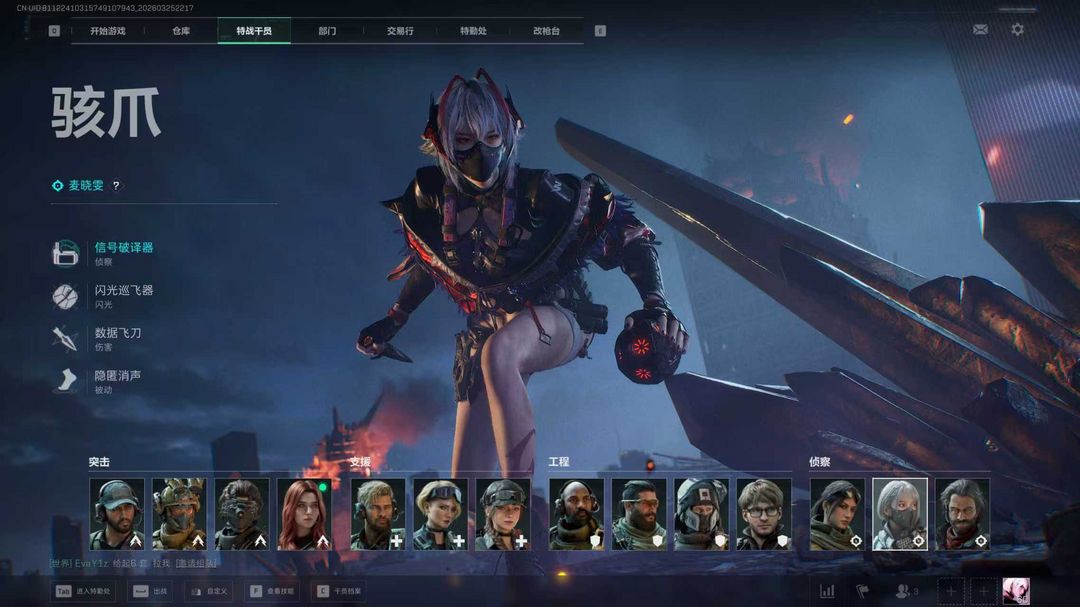This screenshot has height=607, width=1080.
Task: Open the 交易行 tab
Action: pos(400,31)
